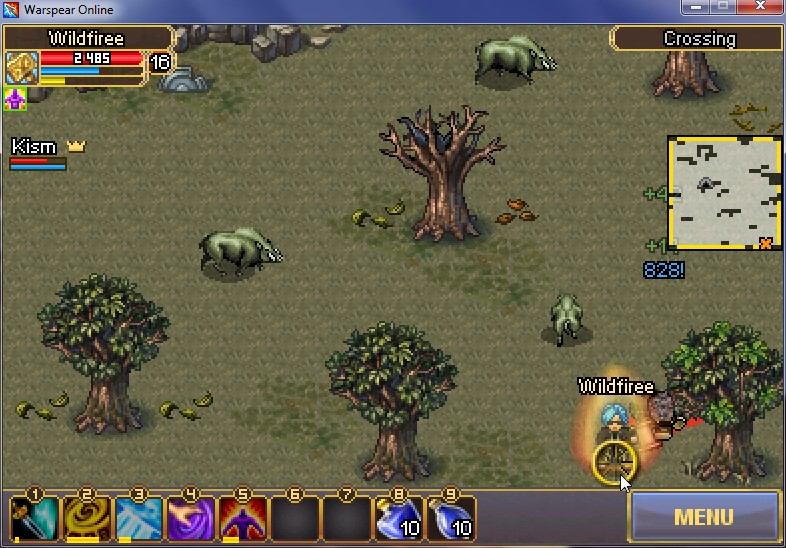786x548 pixels.
Task: Trigger the purple vortex skill in slot 4
Action: [x=190, y=518]
